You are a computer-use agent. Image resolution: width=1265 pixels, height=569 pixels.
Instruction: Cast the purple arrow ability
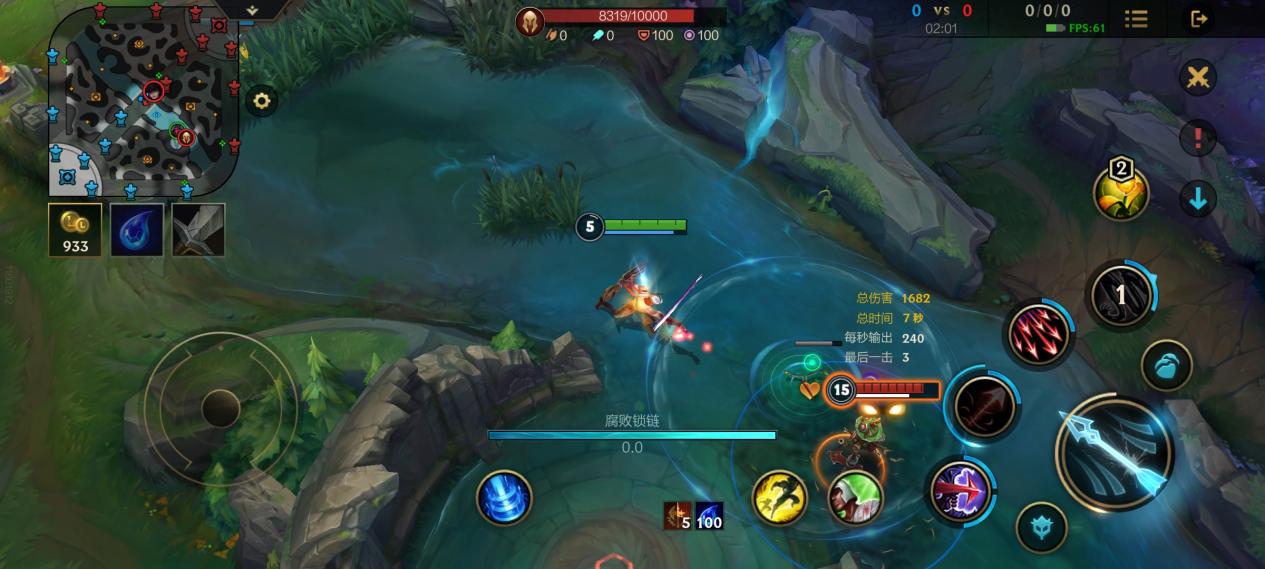pyautogui.click(x=960, y=490)
